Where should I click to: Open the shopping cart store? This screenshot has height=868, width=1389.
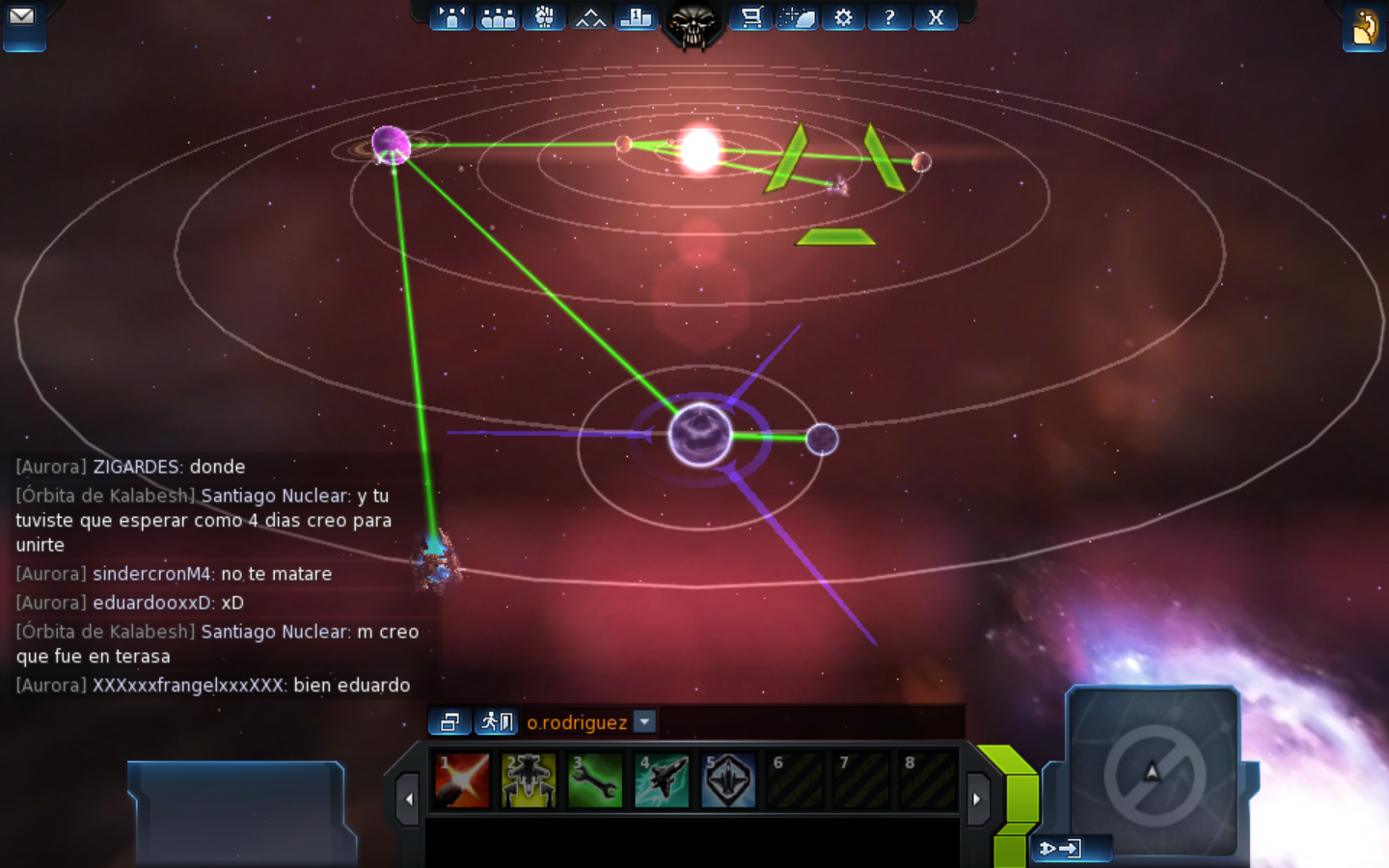[750, 17]
